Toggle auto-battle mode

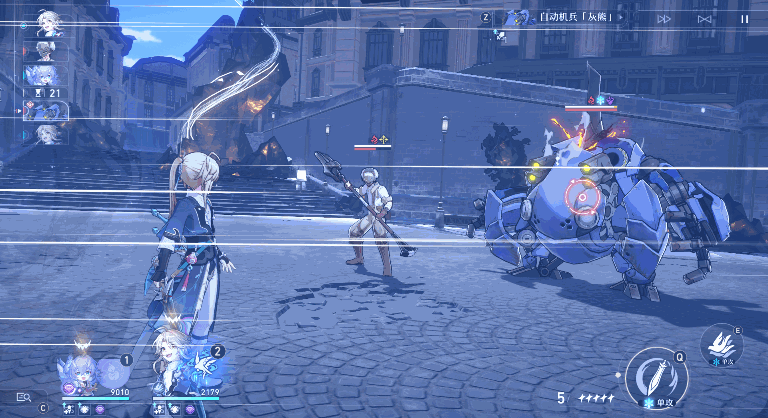[x=704, y=18]
